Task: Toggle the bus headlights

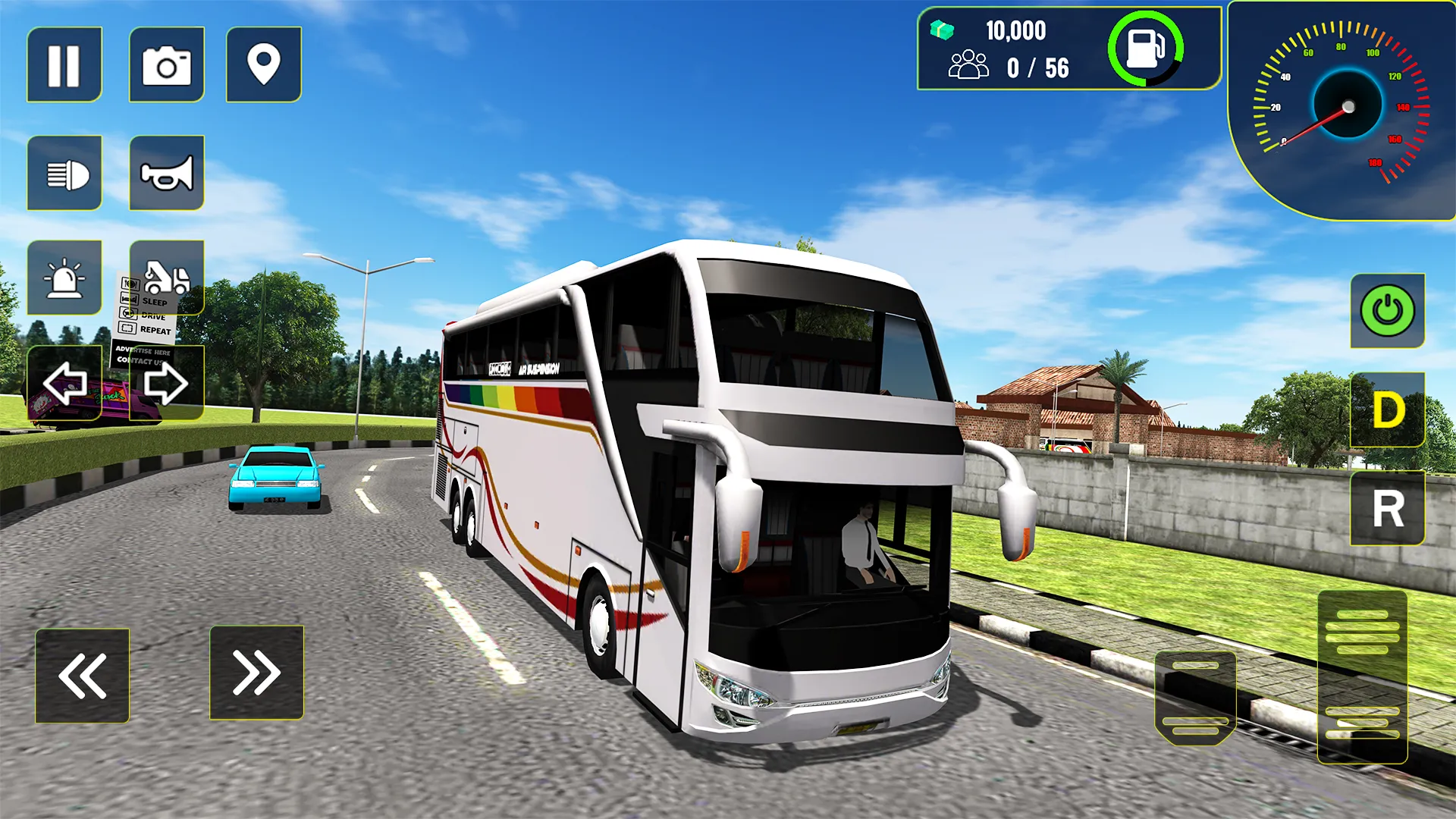Action: 64,172
